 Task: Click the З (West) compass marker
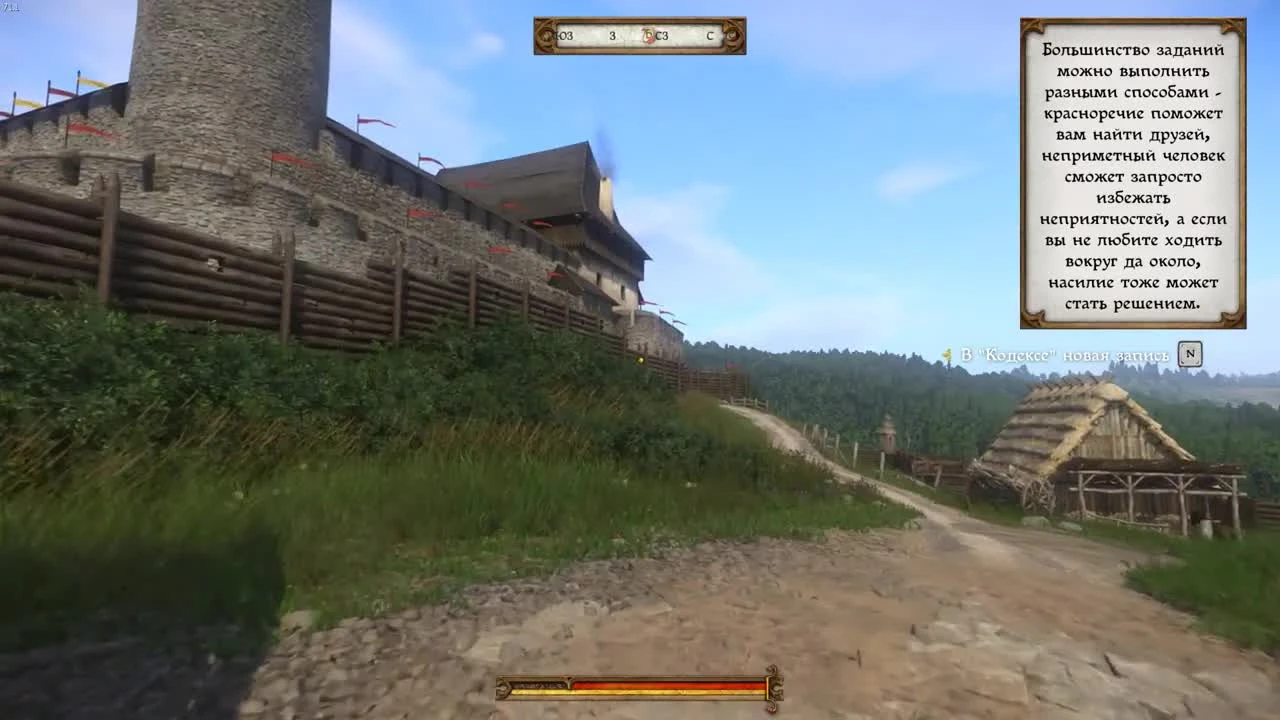point(612,36)
